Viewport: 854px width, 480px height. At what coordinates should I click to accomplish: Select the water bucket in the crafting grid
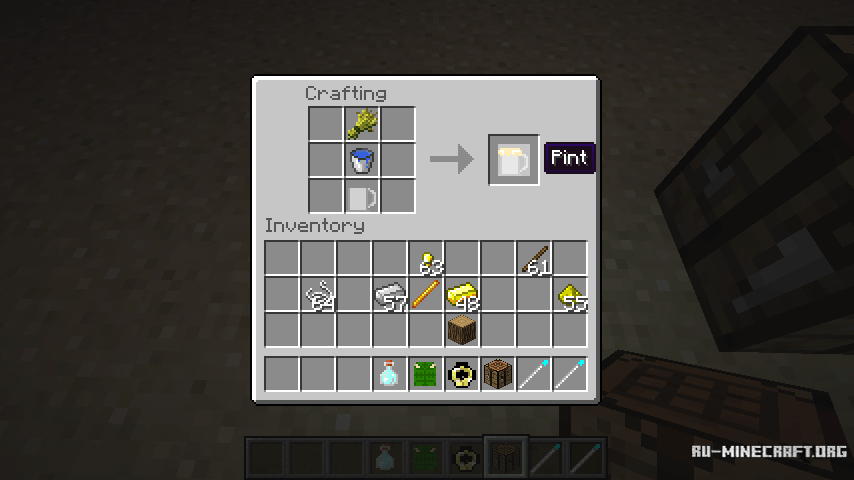[x=362, y=160]
